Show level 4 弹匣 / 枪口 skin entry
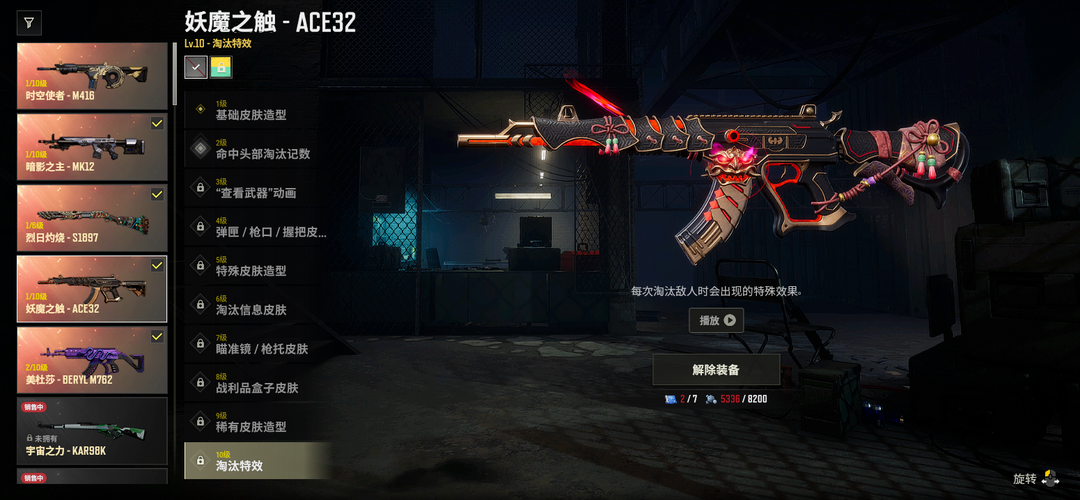Image resolution: width=1080 pixels, height=500 pixels. point(257,227)
